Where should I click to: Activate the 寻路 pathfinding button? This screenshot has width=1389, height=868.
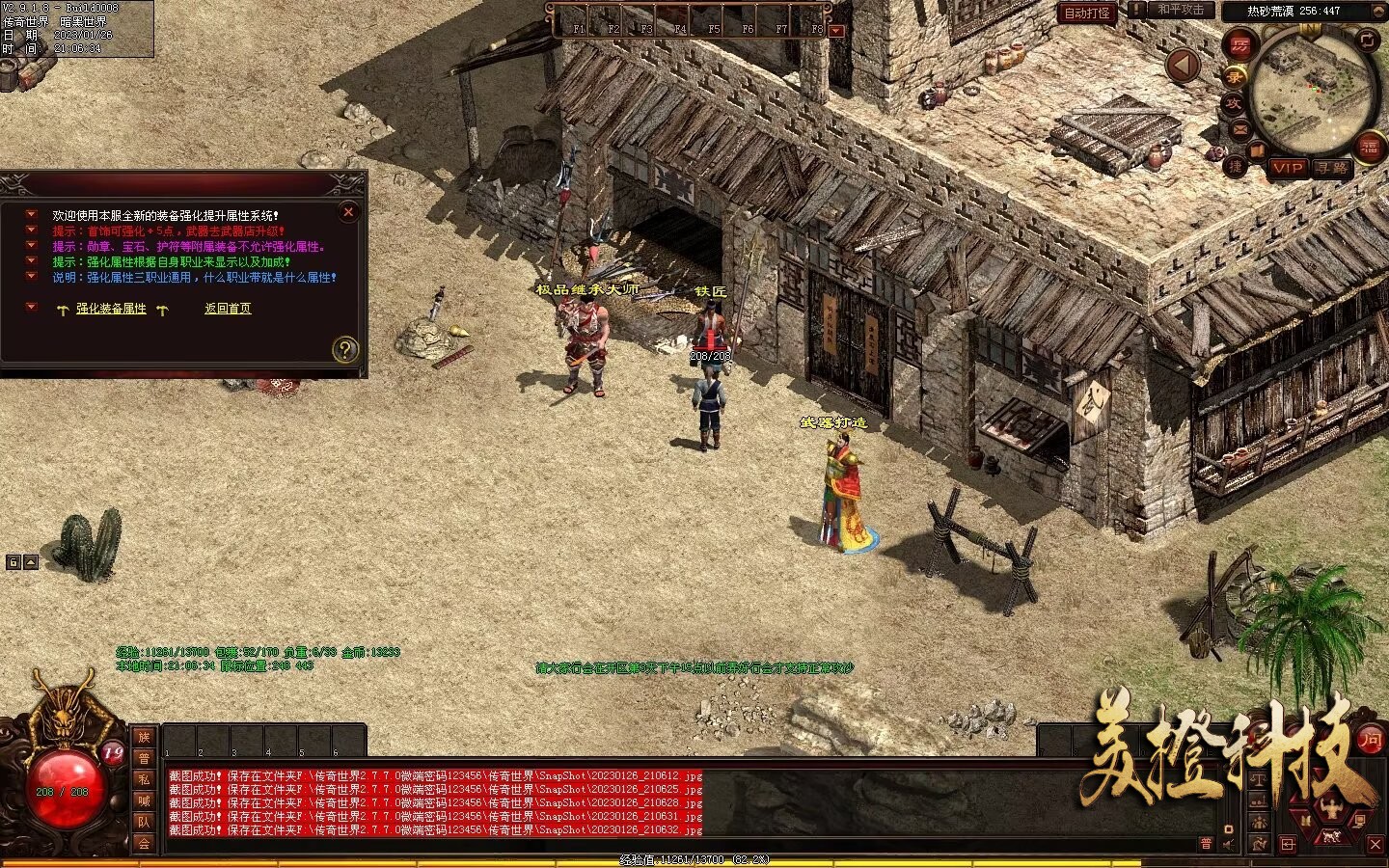pyautogui.click(x=1332, y=168)
